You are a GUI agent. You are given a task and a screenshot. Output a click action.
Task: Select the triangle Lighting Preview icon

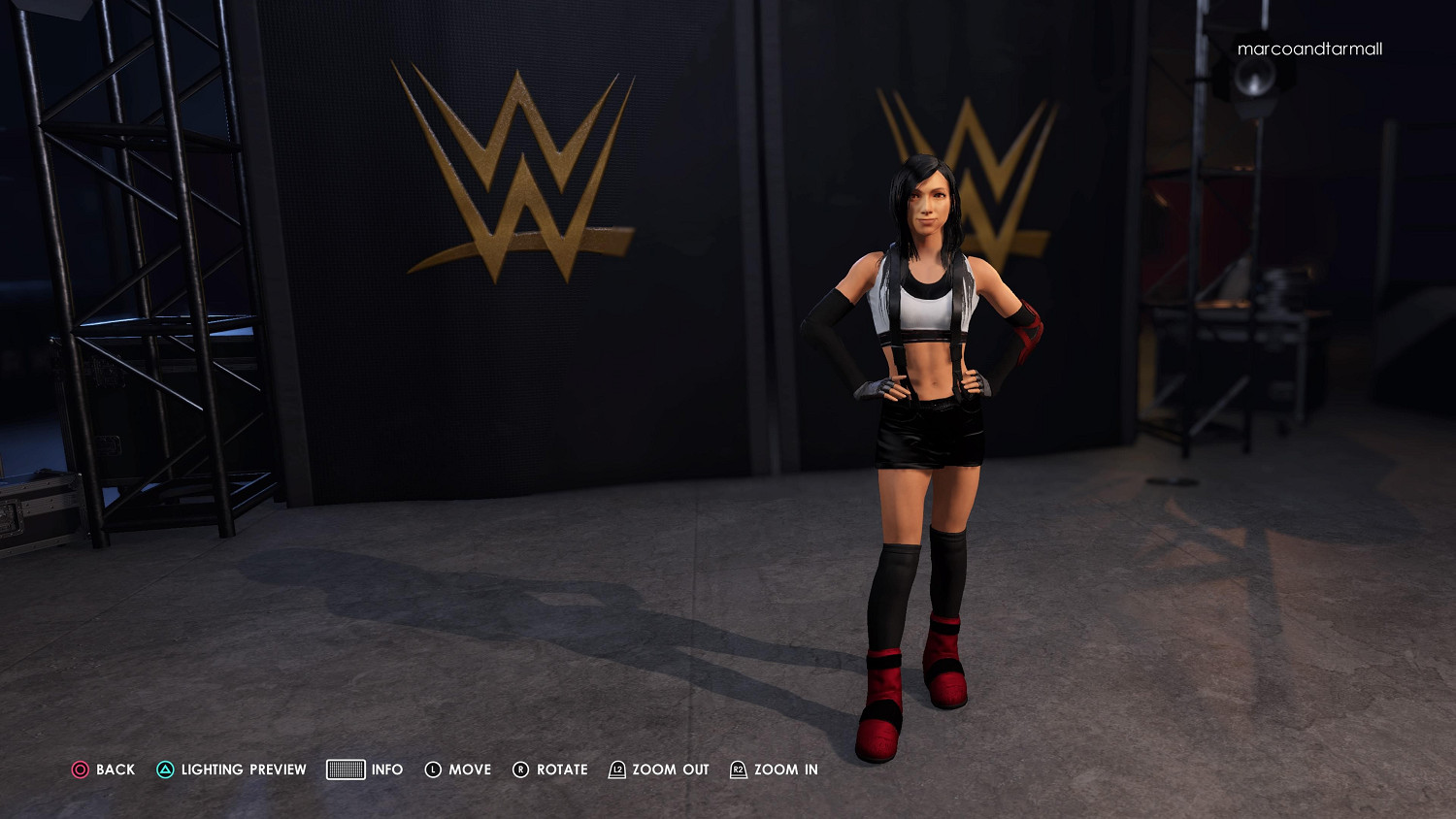click(166, 770)
